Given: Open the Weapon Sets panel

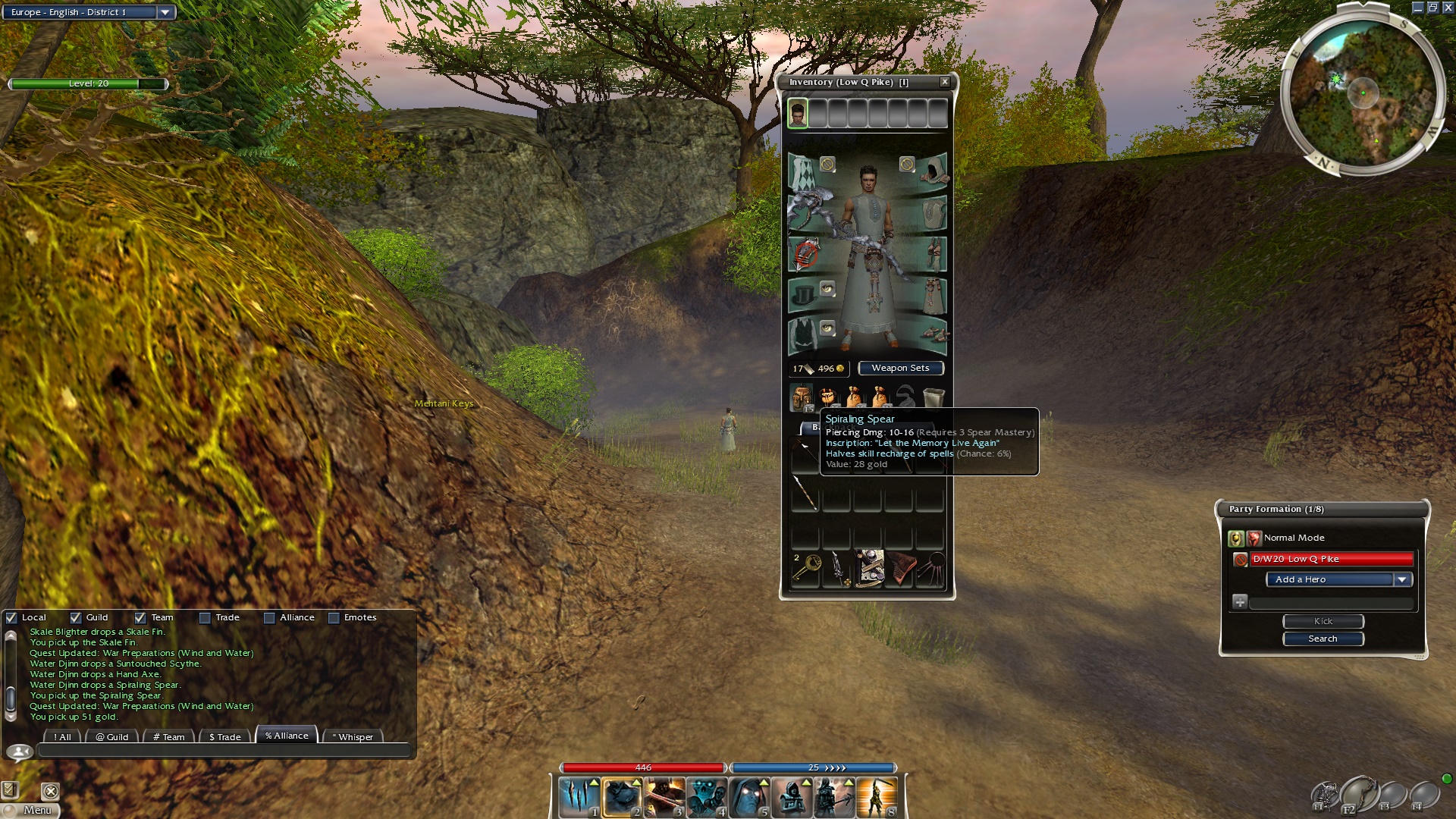Looking at the screenshot, I should (900, 369).
